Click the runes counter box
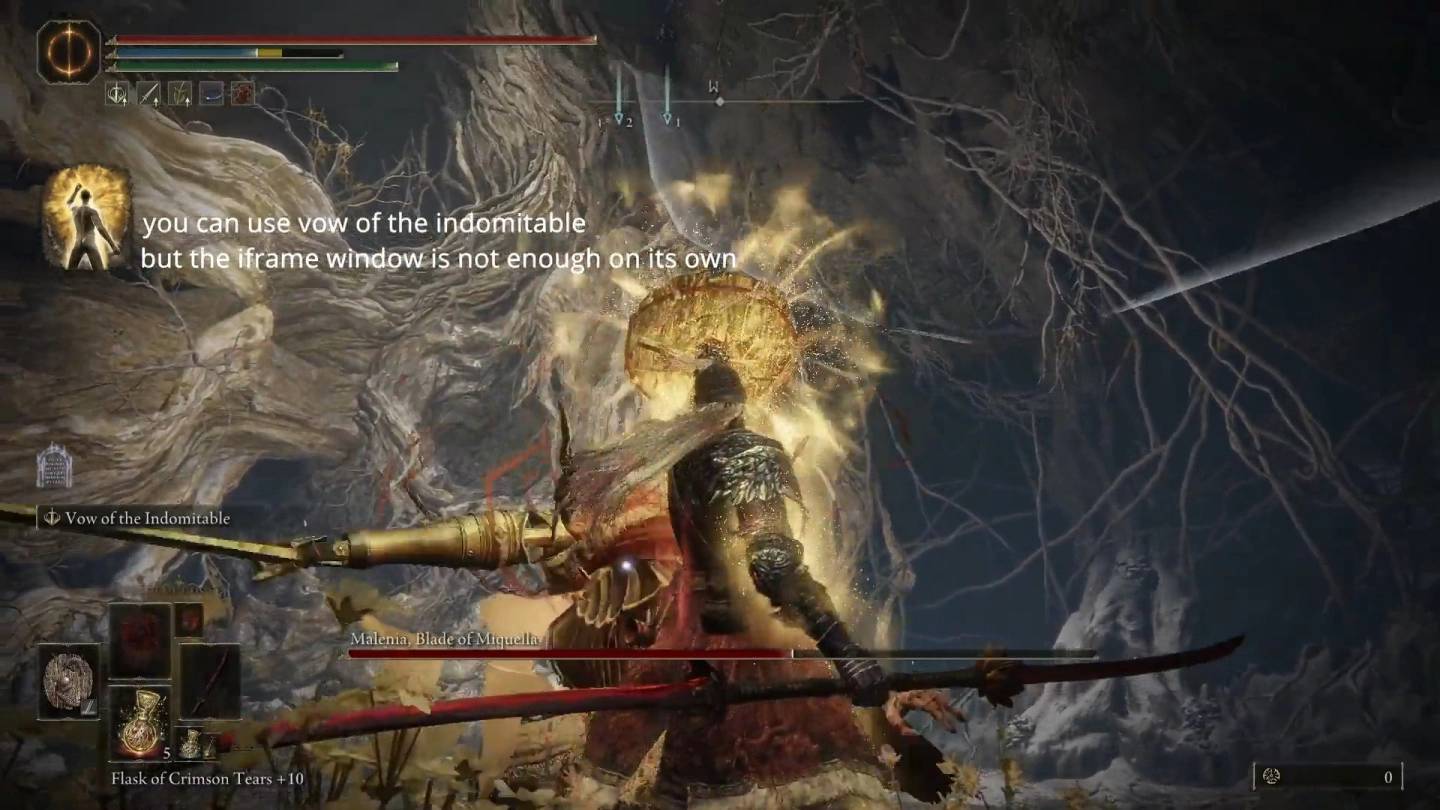Viewport: 1440px width, 810px height. tap(1327, 776)
